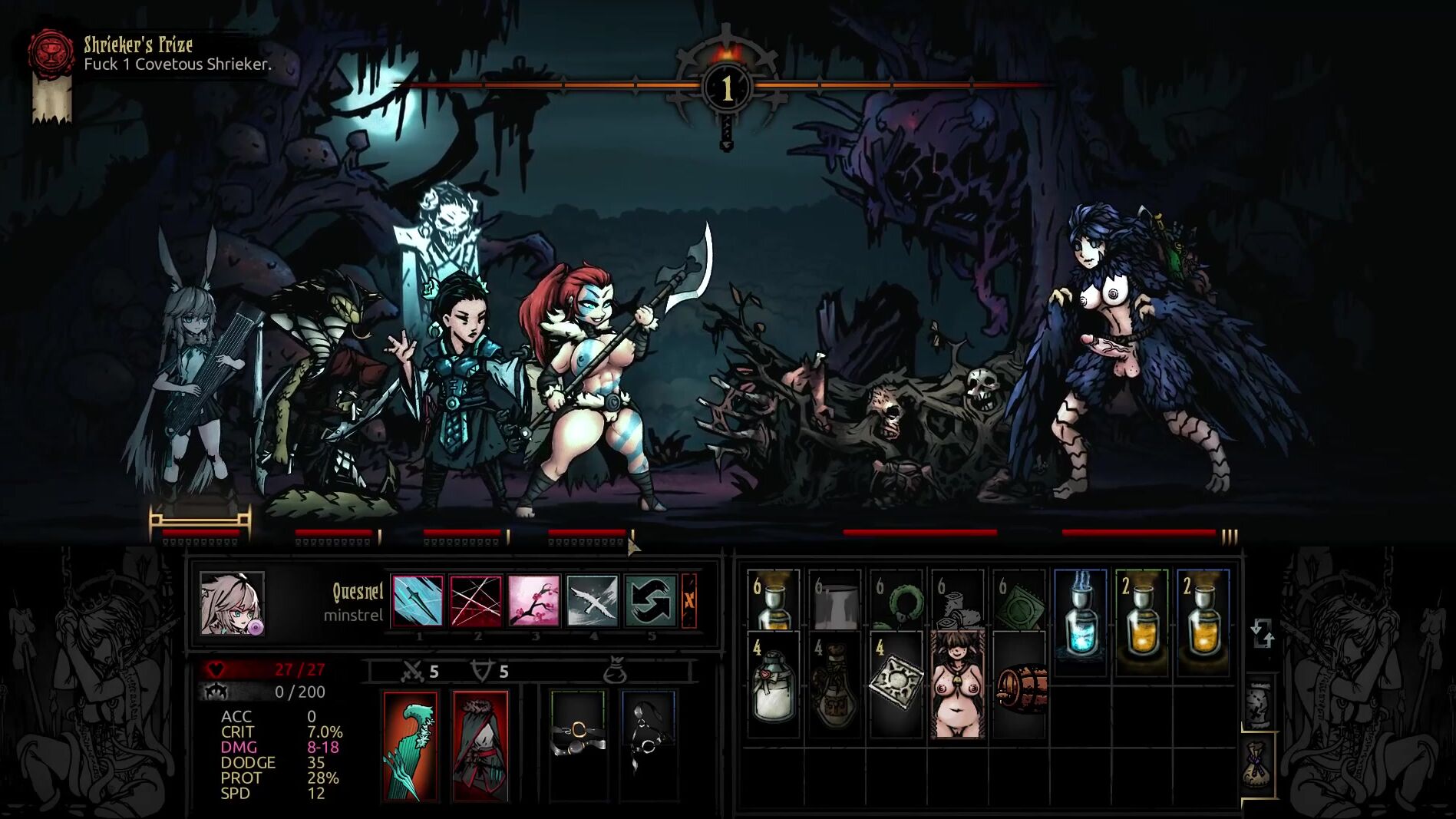Activate the cherry blossom branch skill
This screenshot has width=1456, height=819.
533,600
